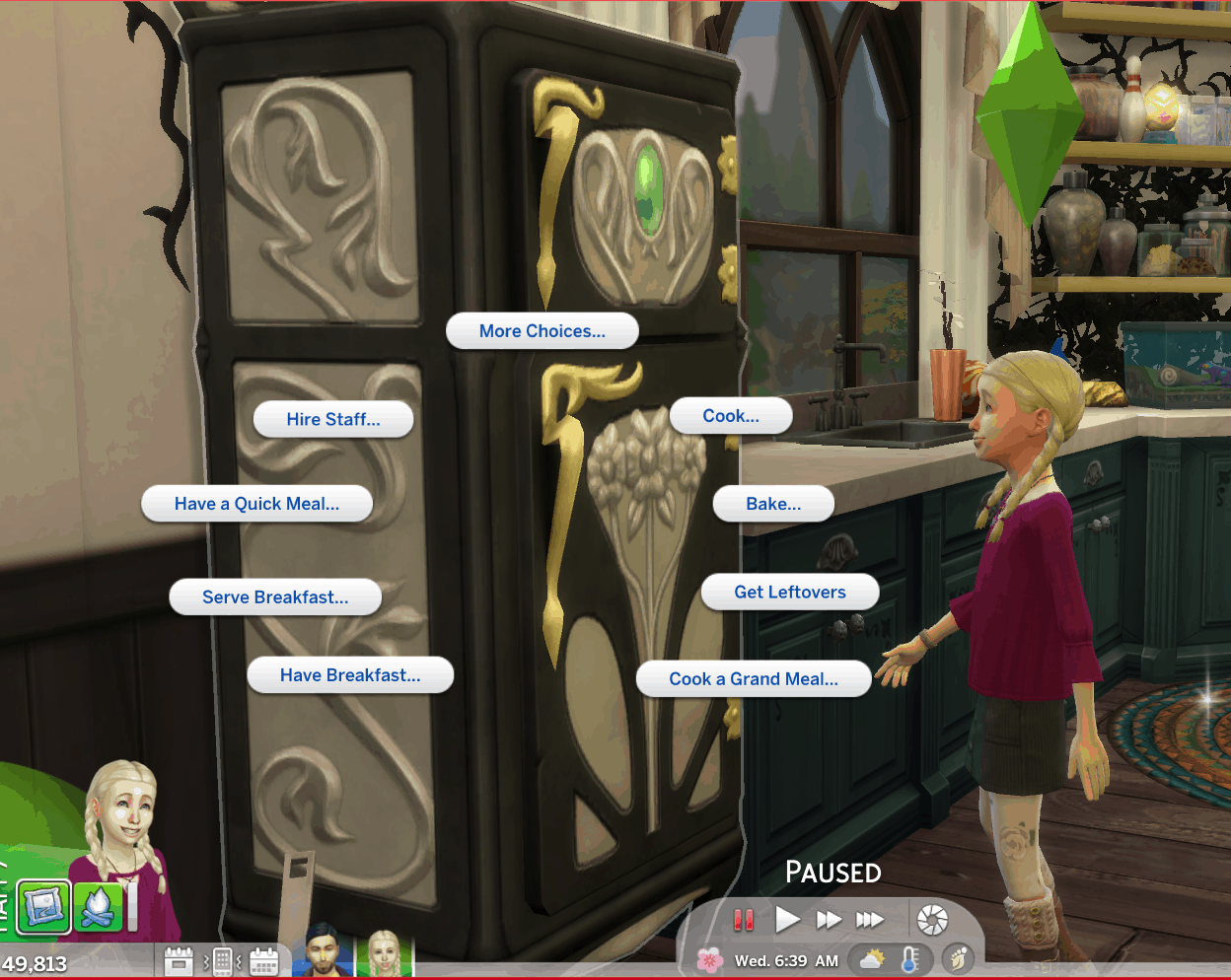Set game speed to double fast-forward
Viewport: 1231px width, 980px height.
coord(829,920)
